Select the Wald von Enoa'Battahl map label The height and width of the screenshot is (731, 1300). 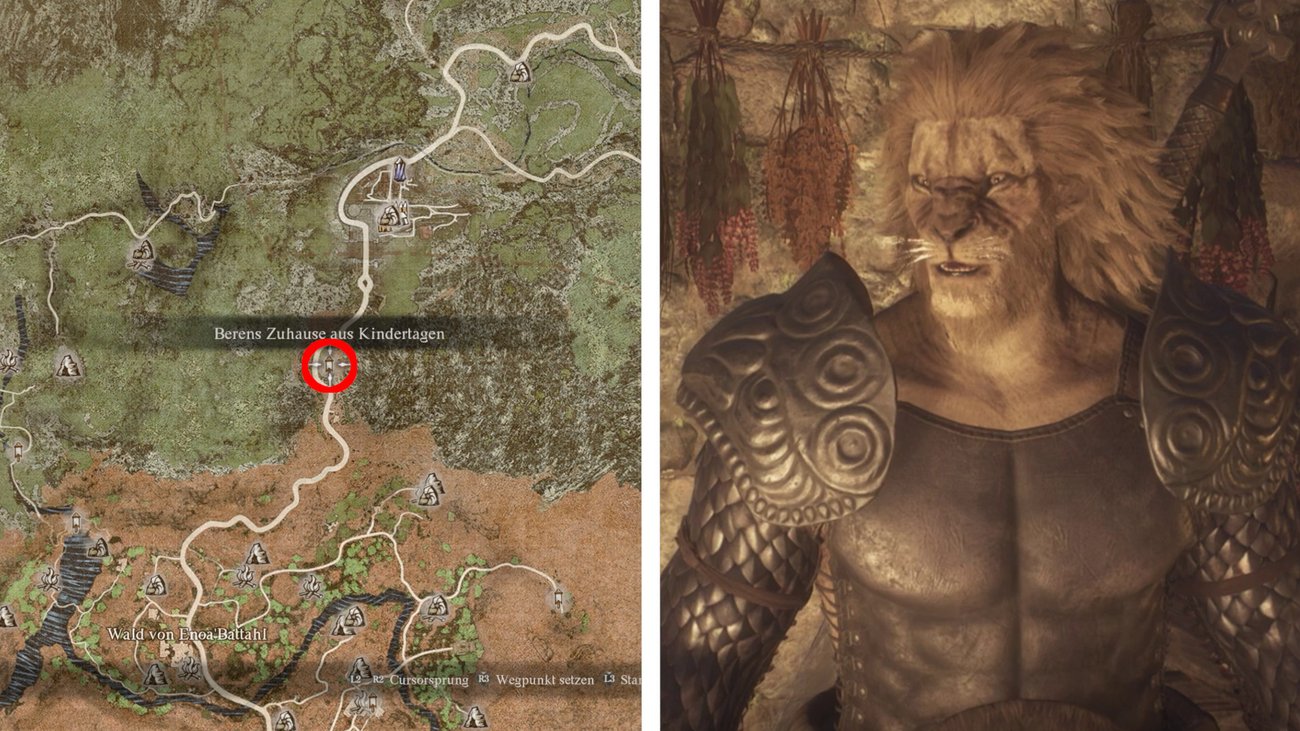(180, 635)
